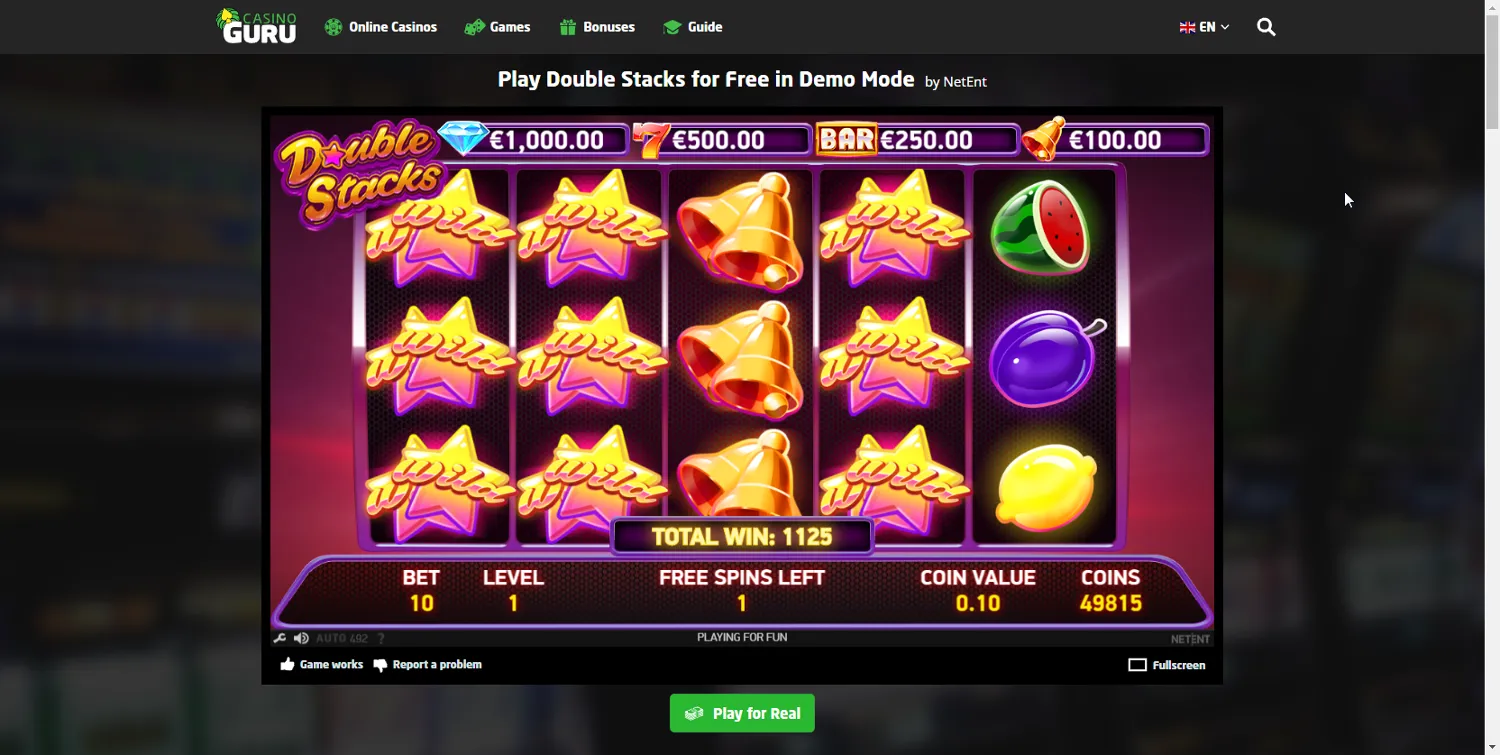Viewport: 1500px width, 755px height.
Task: Click the thumbs-up Game works icon
Action: tap(286, 664)
